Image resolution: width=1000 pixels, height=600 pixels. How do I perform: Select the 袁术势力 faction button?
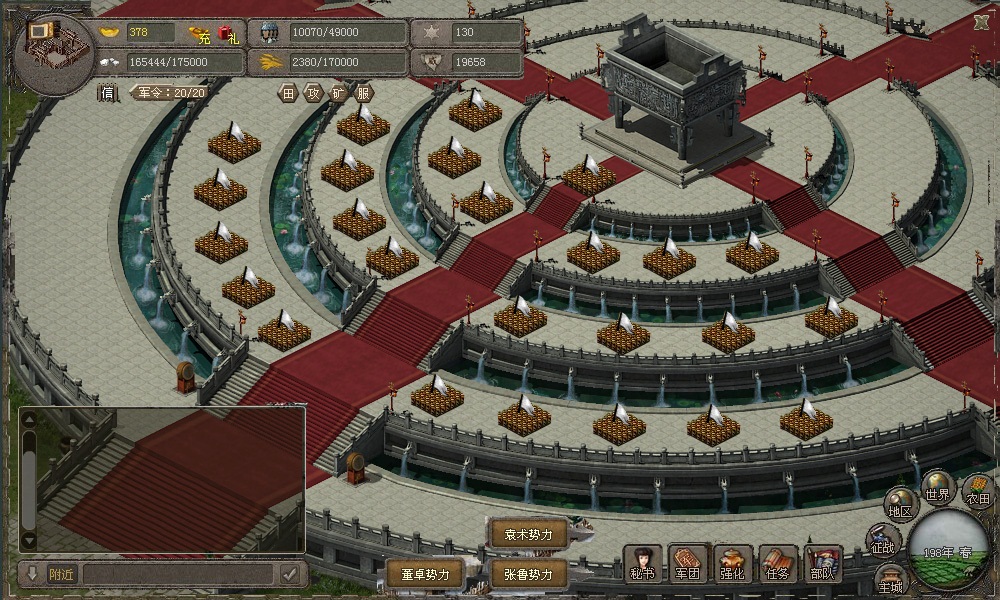[x=528, y=534]
